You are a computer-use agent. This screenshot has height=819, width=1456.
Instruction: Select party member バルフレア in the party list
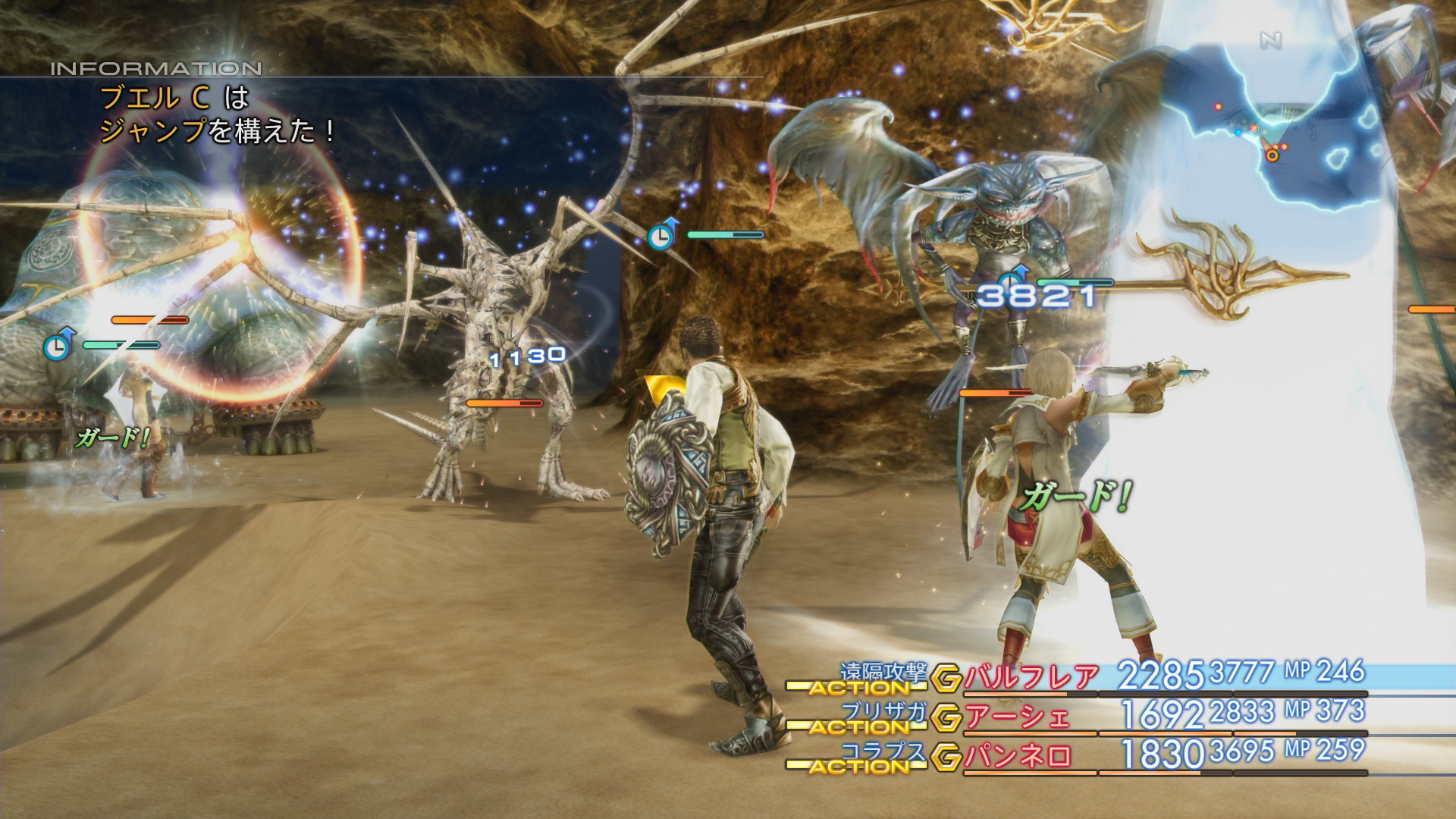point(1031,676)
